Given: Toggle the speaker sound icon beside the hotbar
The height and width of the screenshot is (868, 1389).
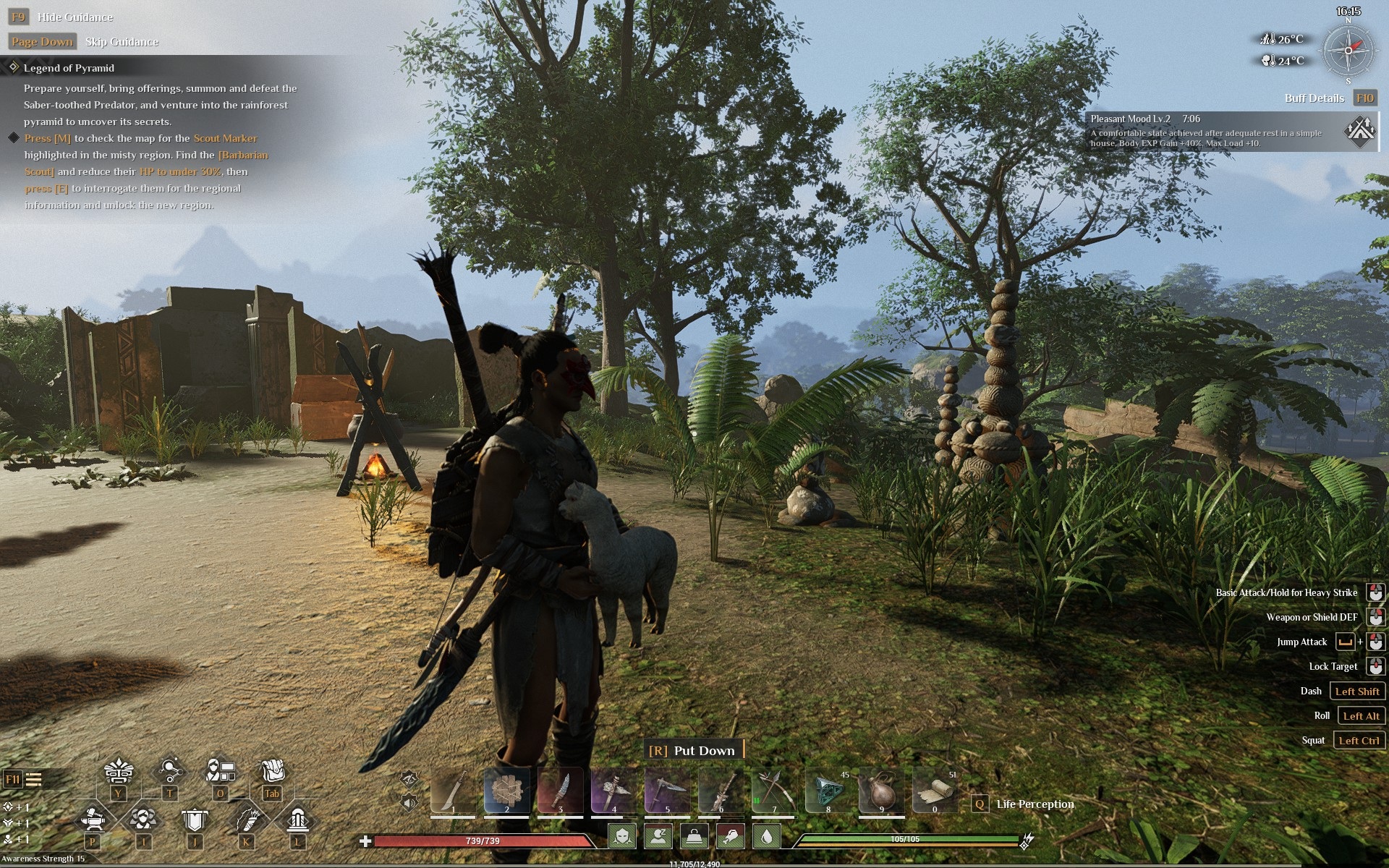Looking at the screenshot, I should point(409,801).
